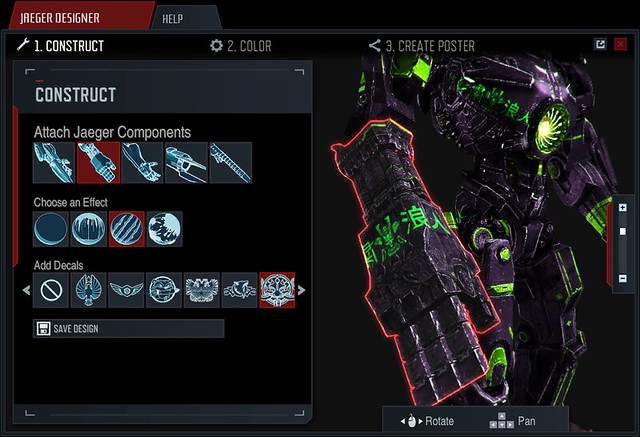
Task: Select the cratered splatter effect
Action: 165,228
